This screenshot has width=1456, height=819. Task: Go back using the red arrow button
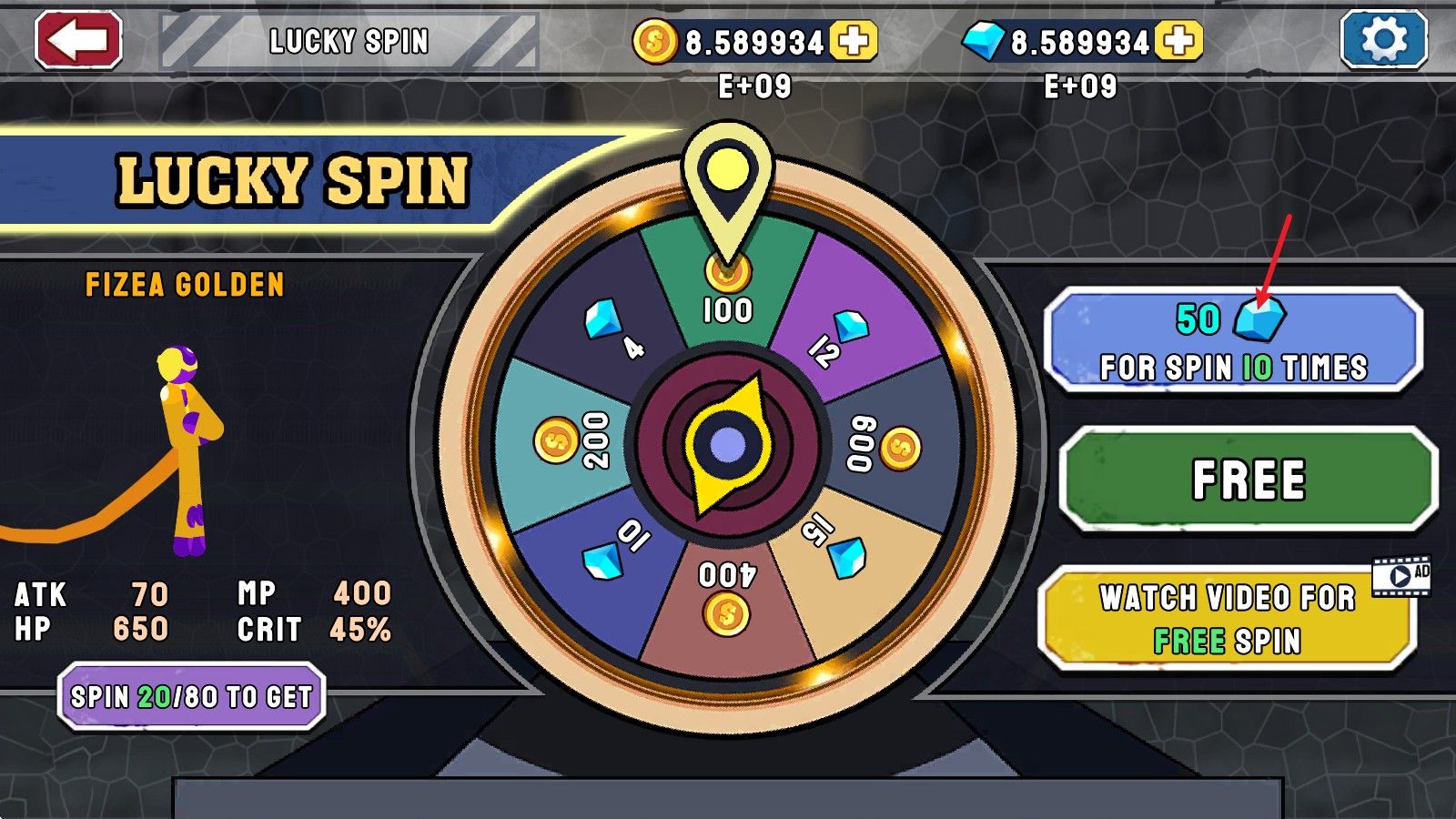[x=78, y=41]
